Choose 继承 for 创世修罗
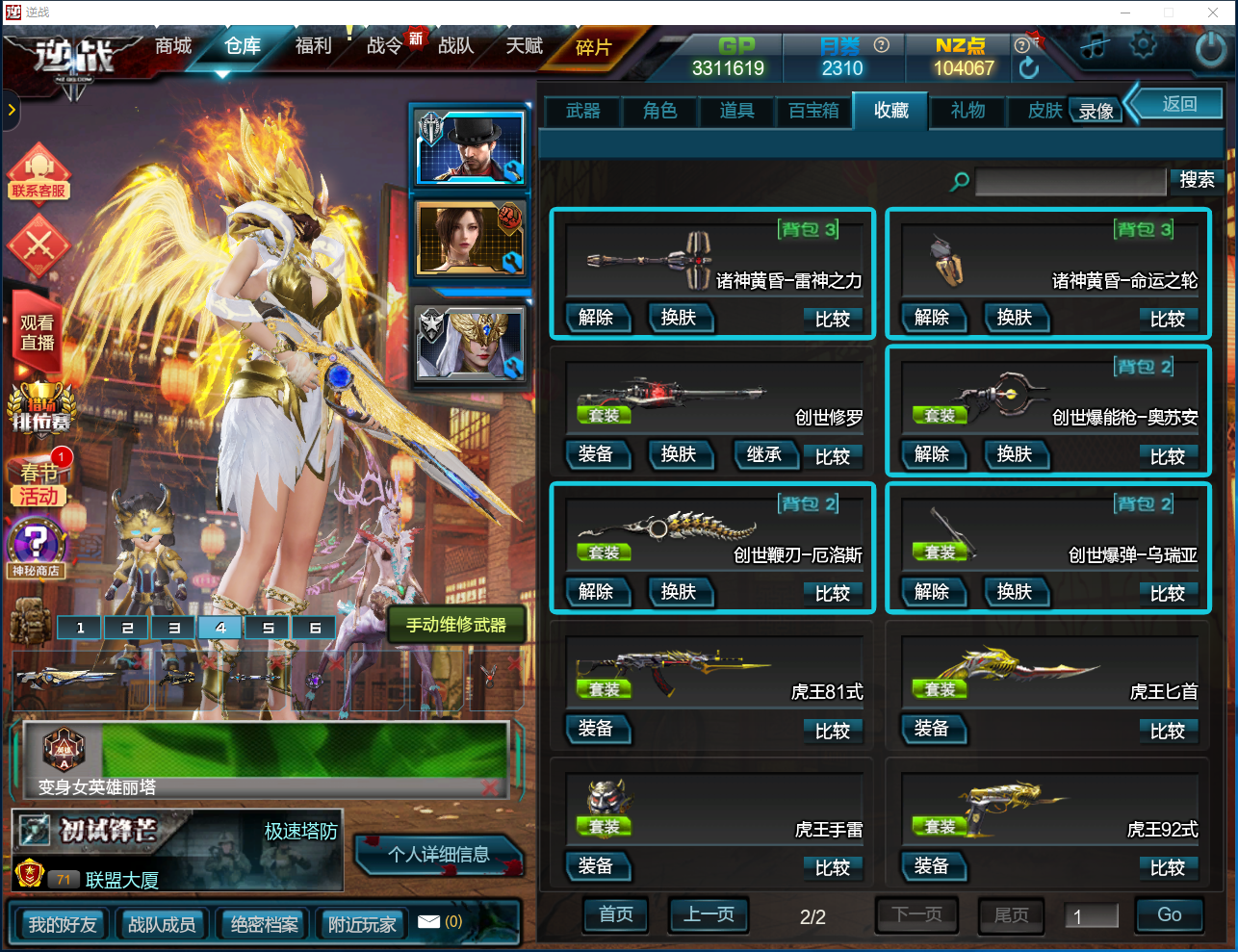Viewport: 1238px width, 952px height. click(764, 455)
